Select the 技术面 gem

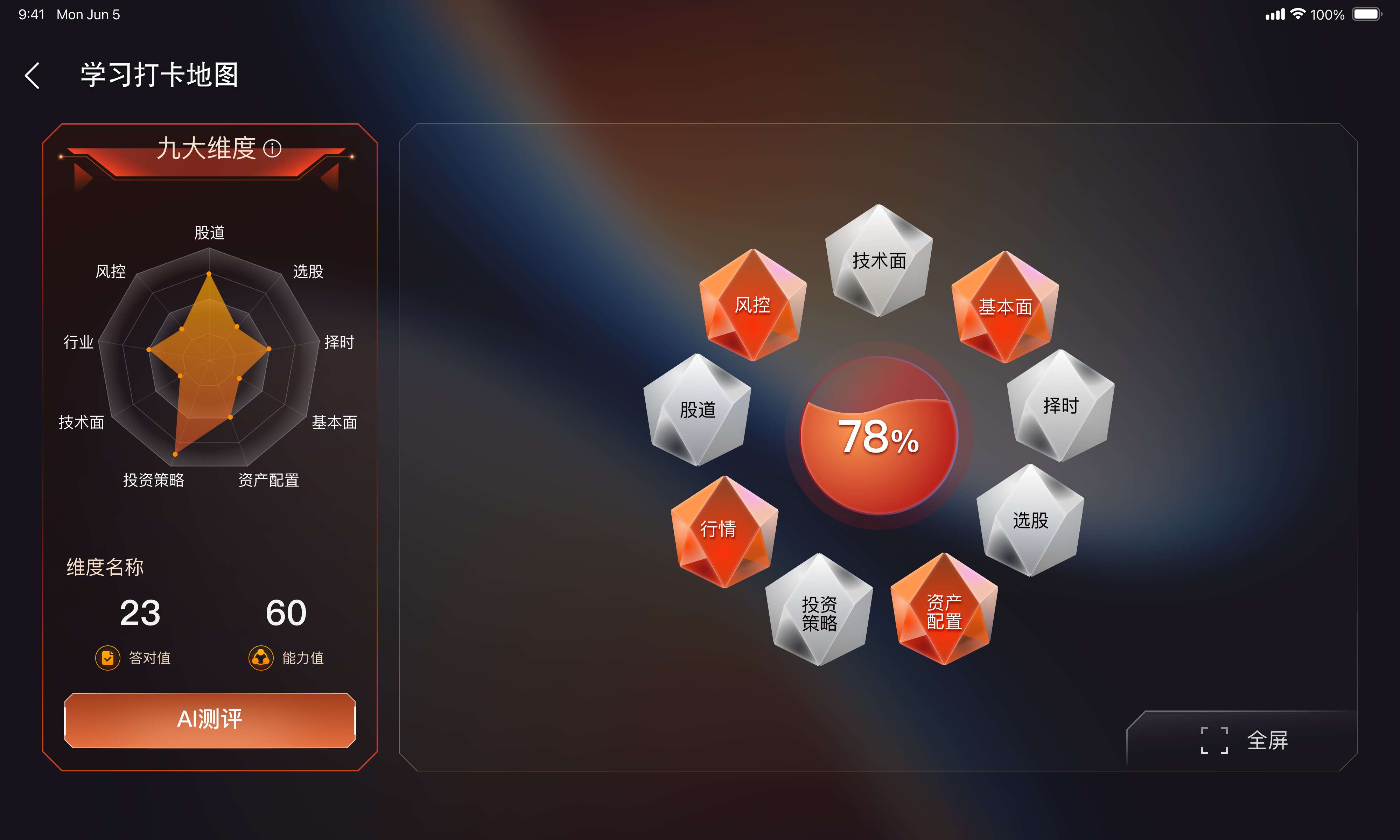pos(879,261)
